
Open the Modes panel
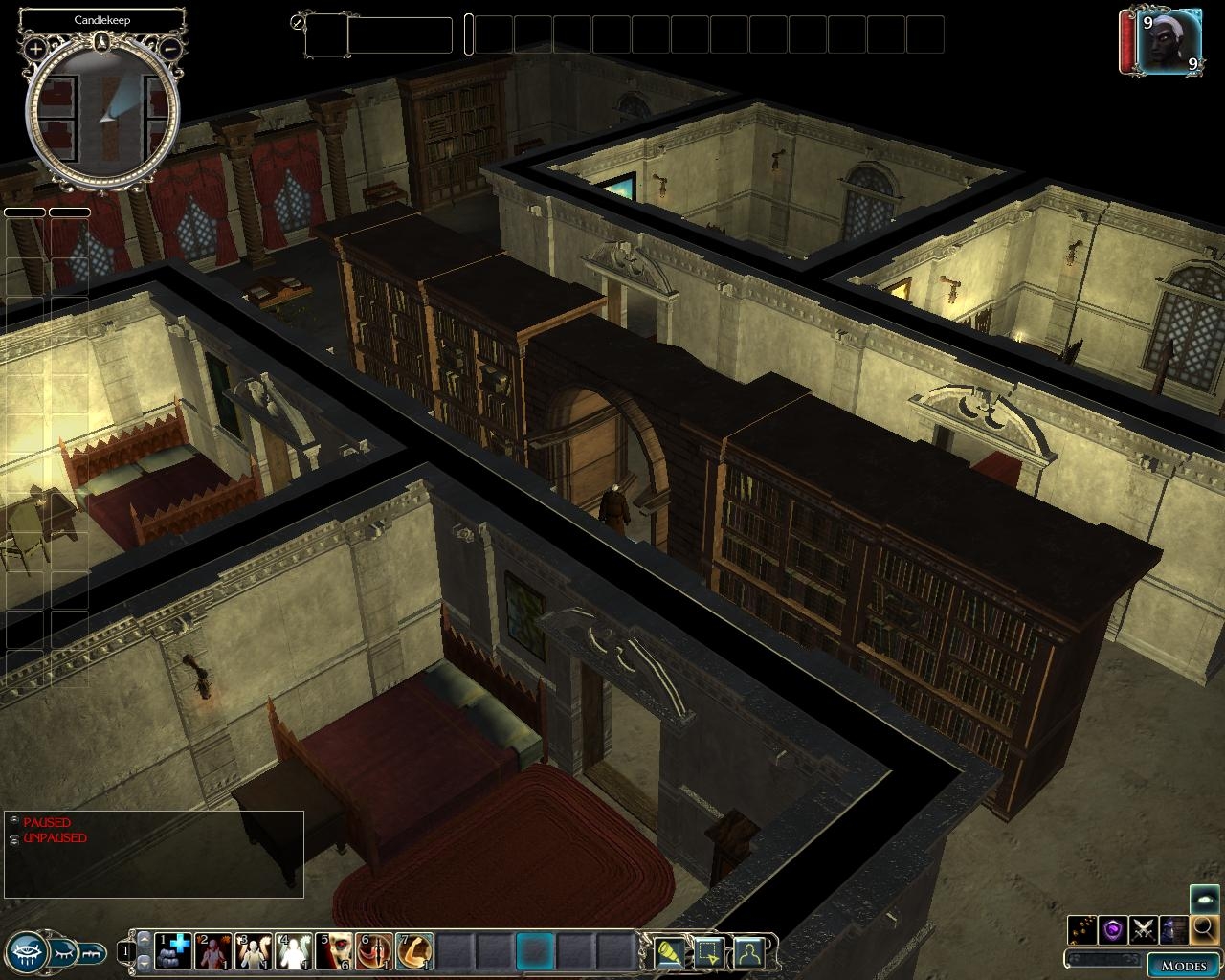point(1183,965)
